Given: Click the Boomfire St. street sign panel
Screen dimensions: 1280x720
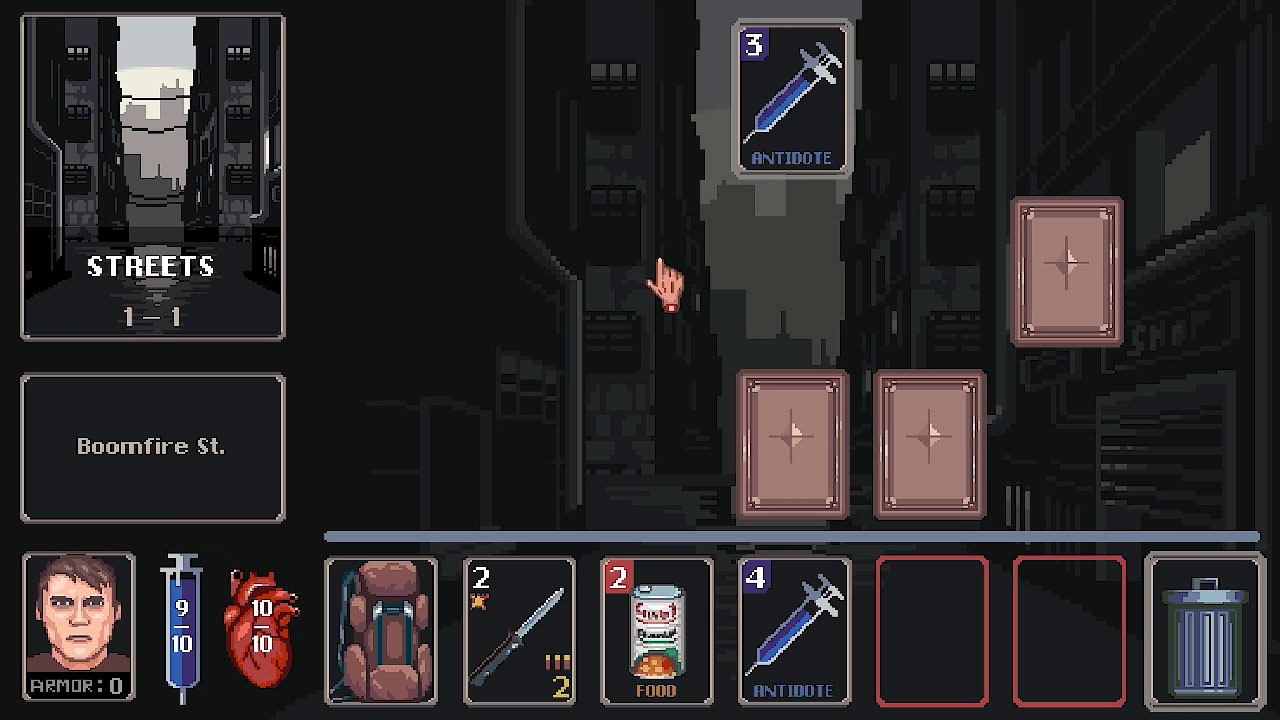Looking at the screenshot, I should (152, 447).
